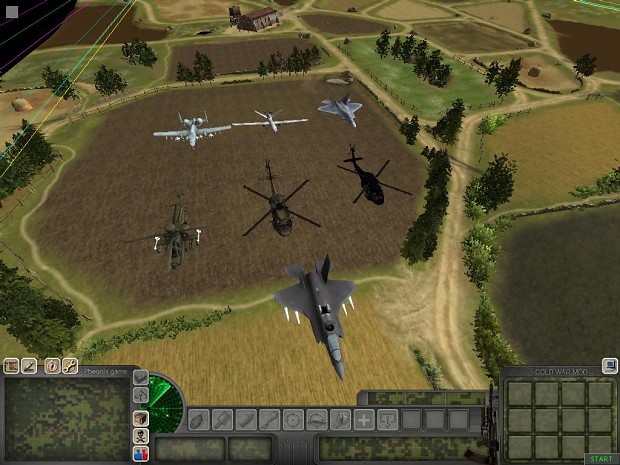Click the upward arrow icon button
Image resolution: width=620 pixels, height=465 pixels.
(x=141, y=396)
